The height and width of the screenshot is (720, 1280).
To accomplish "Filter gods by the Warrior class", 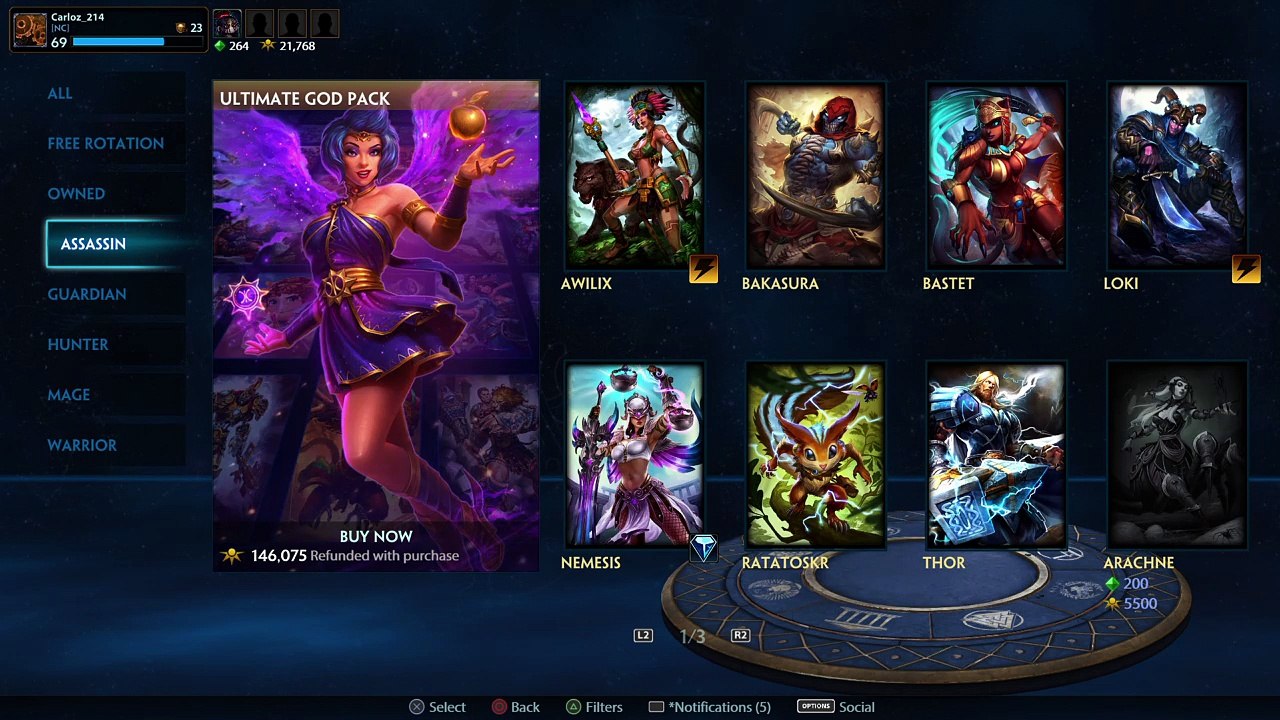I will [82, 445].
